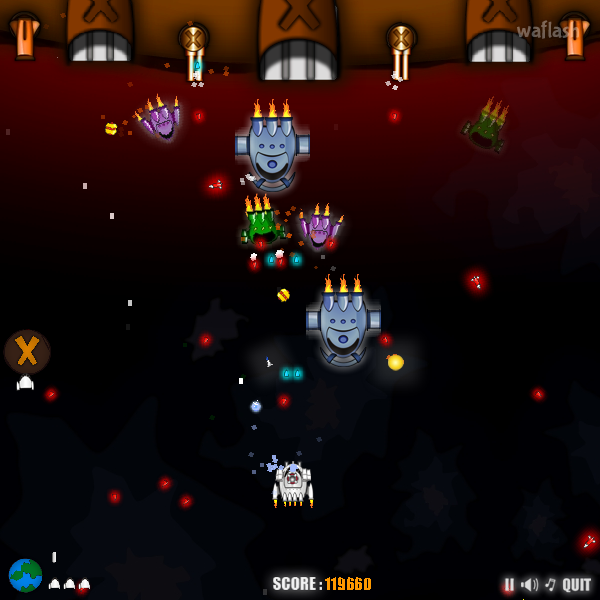Click the QUIT button
600x600 pixels.
(576, 585)
